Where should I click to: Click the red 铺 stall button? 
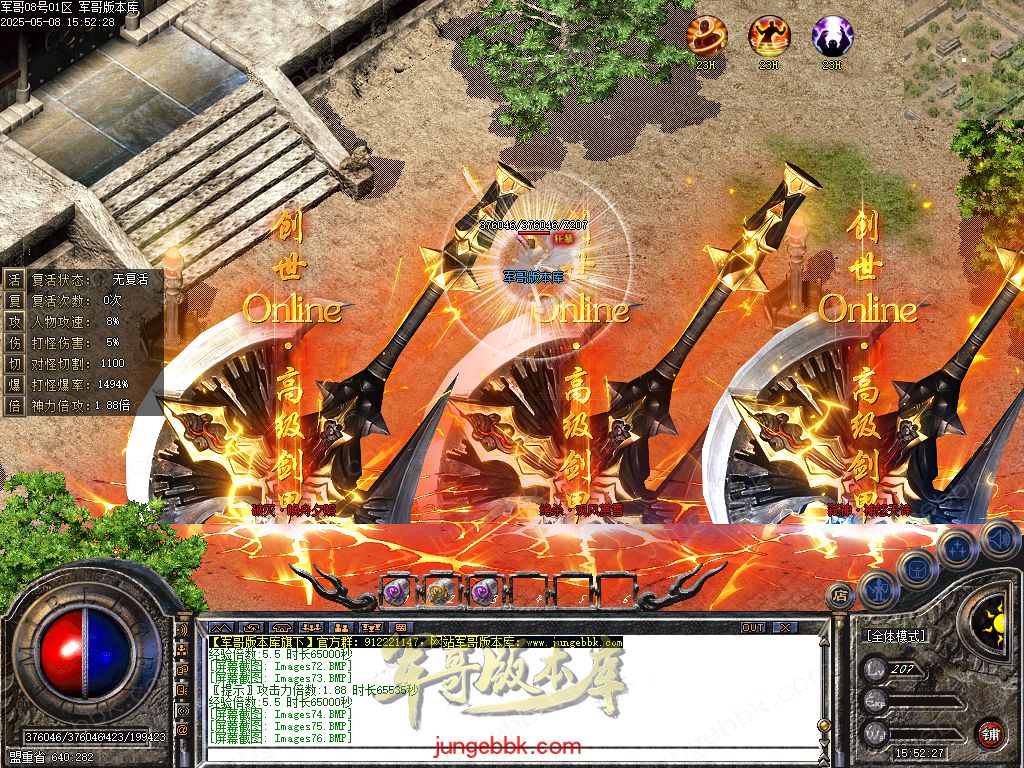tap(990, 732)
